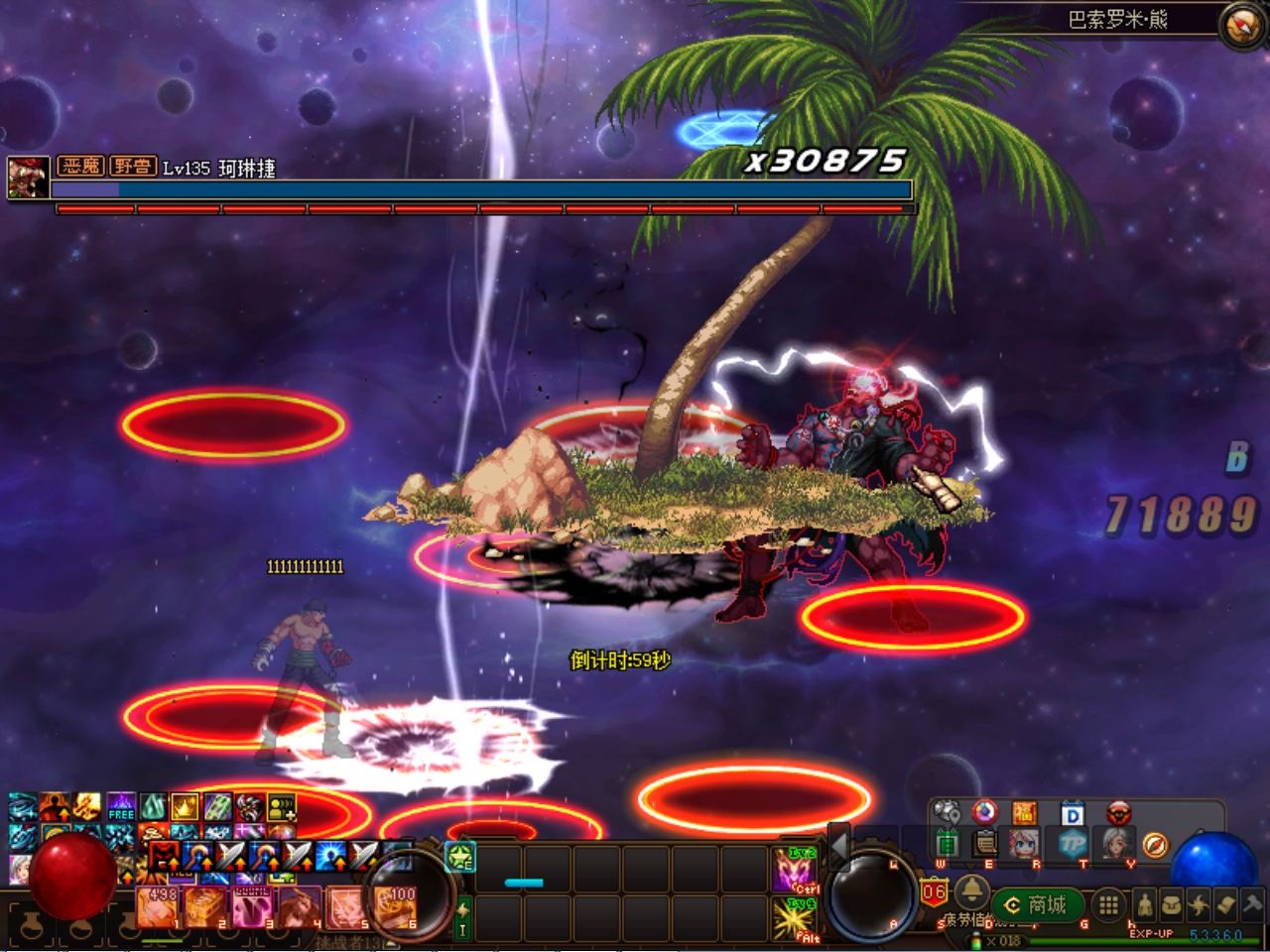Activate the purple demon skill on Ctrl
Image resolution: width=1270 pixels, height=952 pixels.
coord(795,869)
